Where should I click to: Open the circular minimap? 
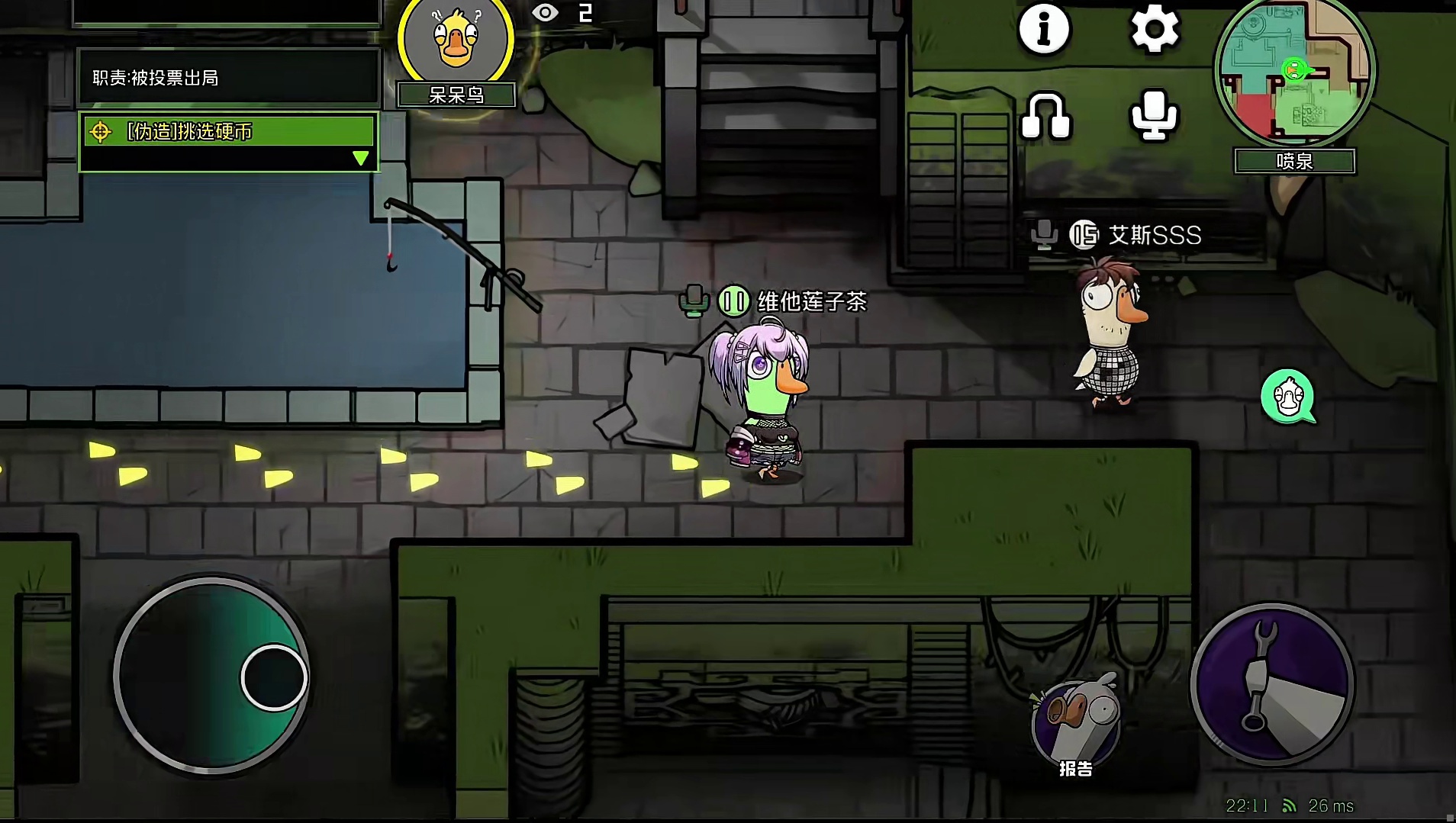click(x=1294, y=71)
